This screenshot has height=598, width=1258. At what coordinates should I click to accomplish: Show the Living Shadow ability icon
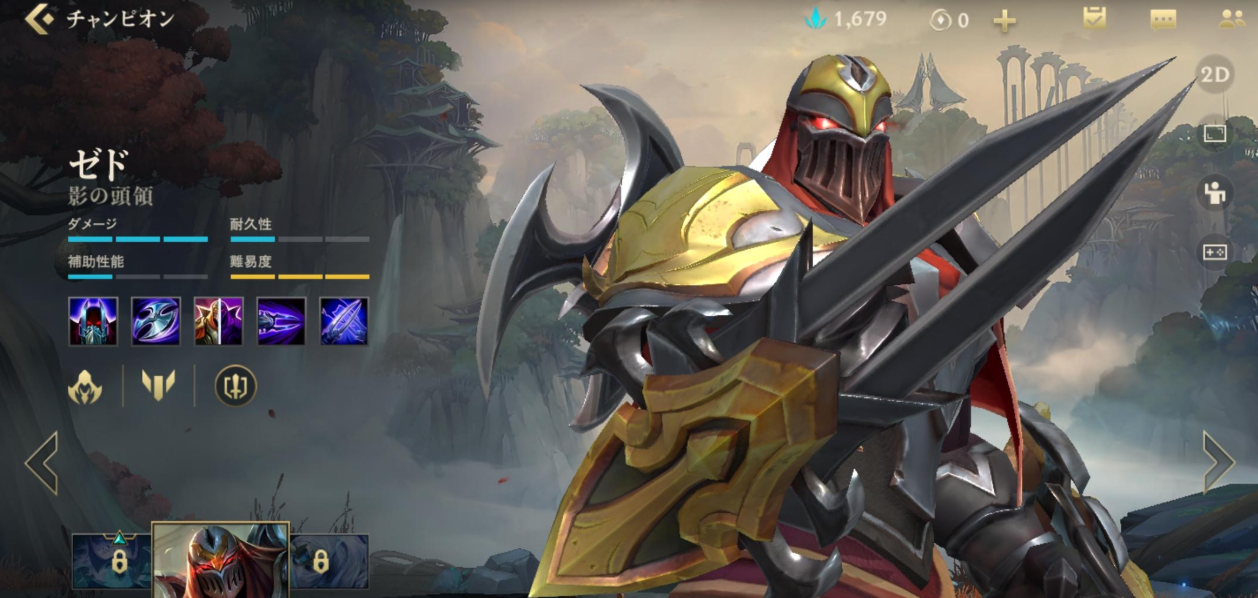[219, 321]
